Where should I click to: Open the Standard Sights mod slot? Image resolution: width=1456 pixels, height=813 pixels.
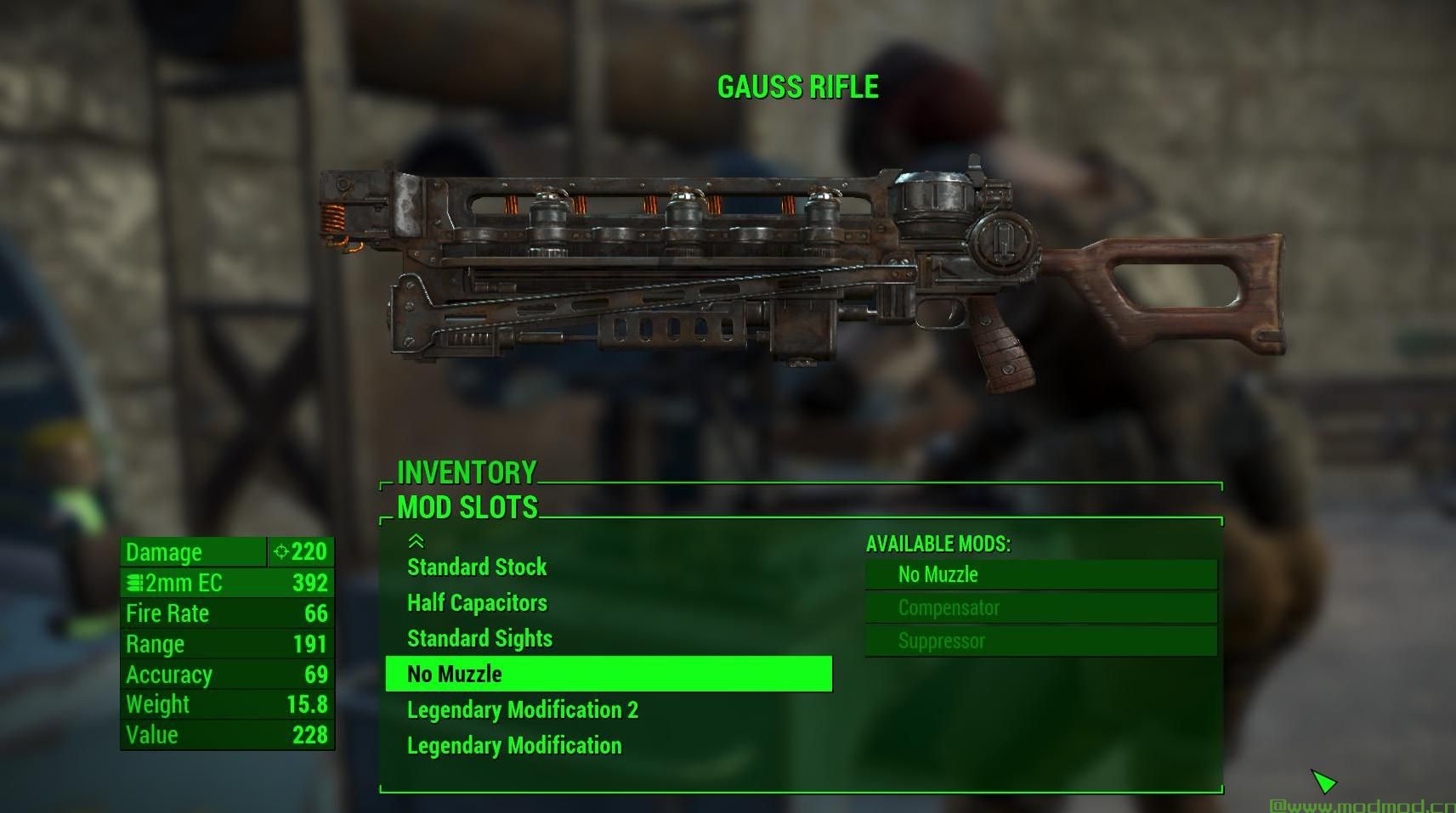click(x=479, y=639)
